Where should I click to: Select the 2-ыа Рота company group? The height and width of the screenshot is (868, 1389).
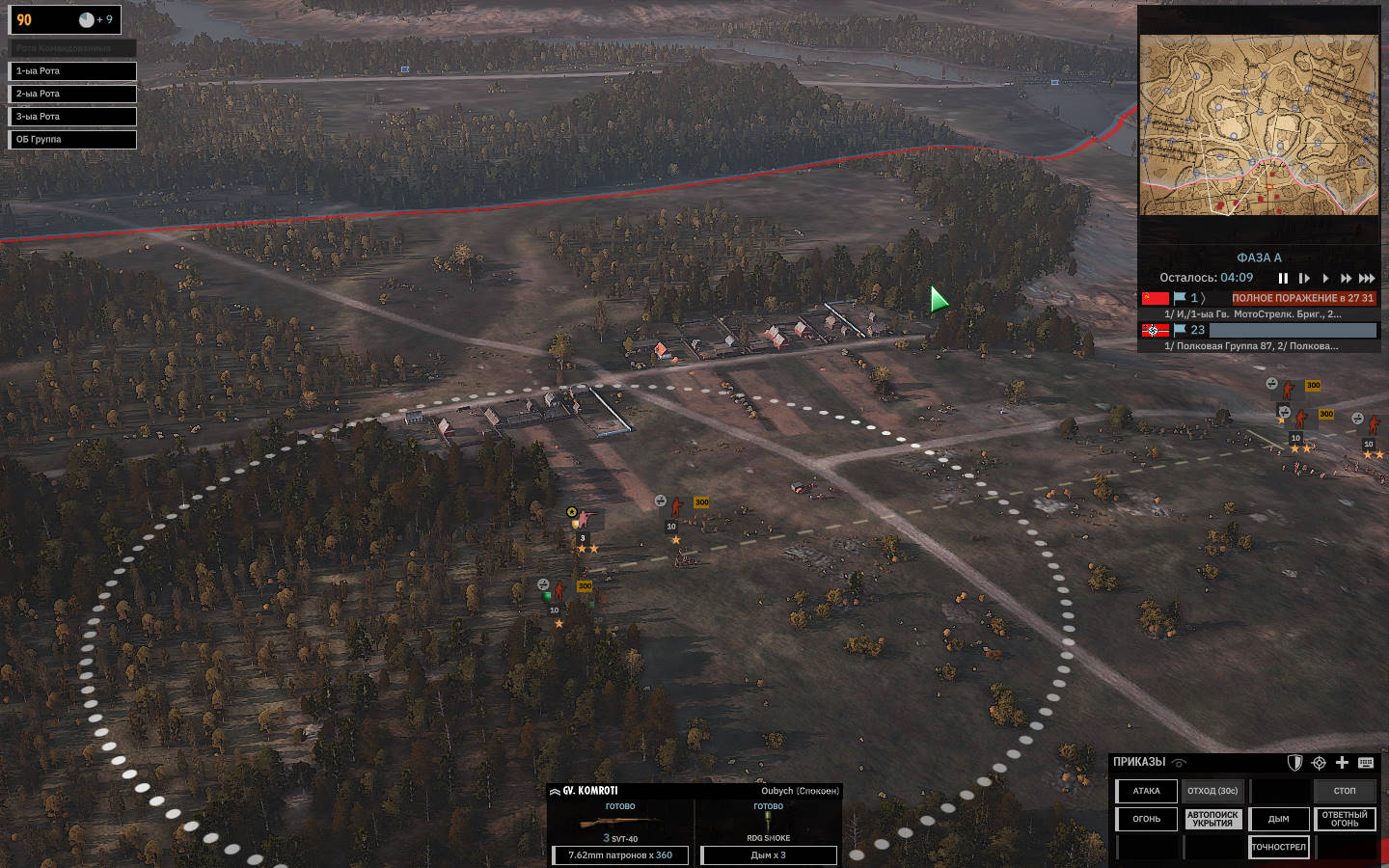click(72, 94)
